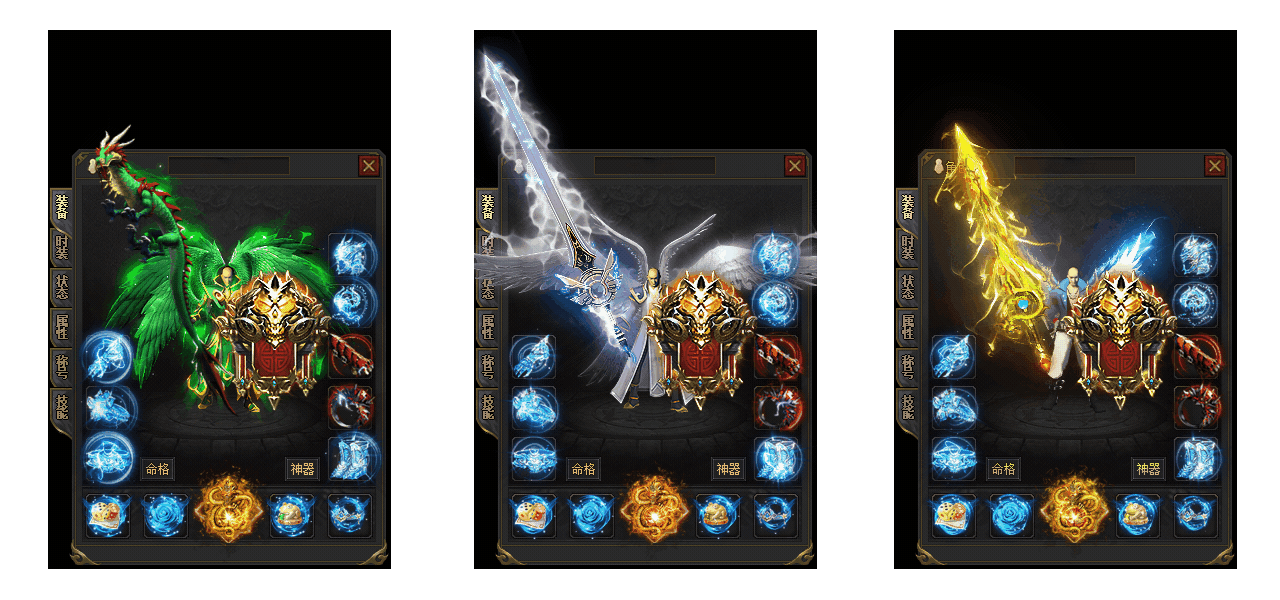Select glowing boots slot in golden sword panel
Screen dimensions: 1280x600
pos(1195,458)
